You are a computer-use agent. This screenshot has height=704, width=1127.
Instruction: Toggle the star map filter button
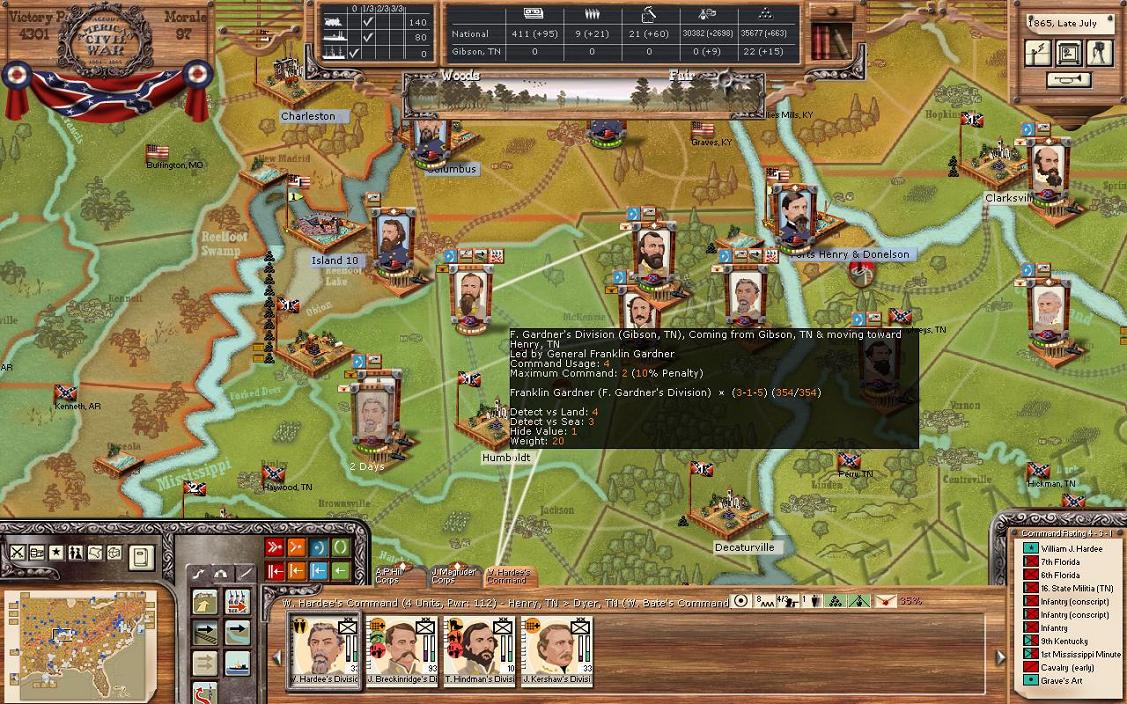click(x=56, y=552)
